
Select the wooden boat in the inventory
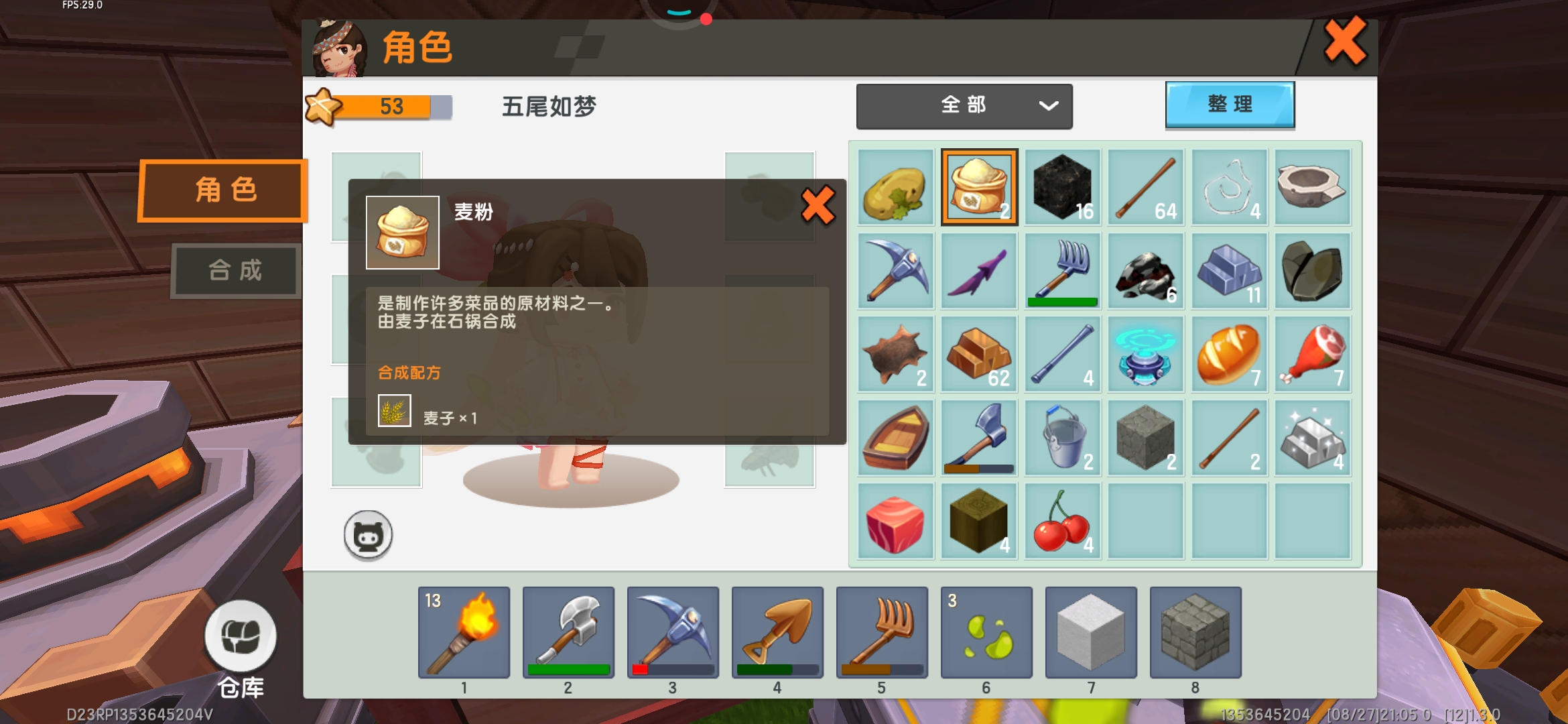pyautogui.click(x=895, y=438)
